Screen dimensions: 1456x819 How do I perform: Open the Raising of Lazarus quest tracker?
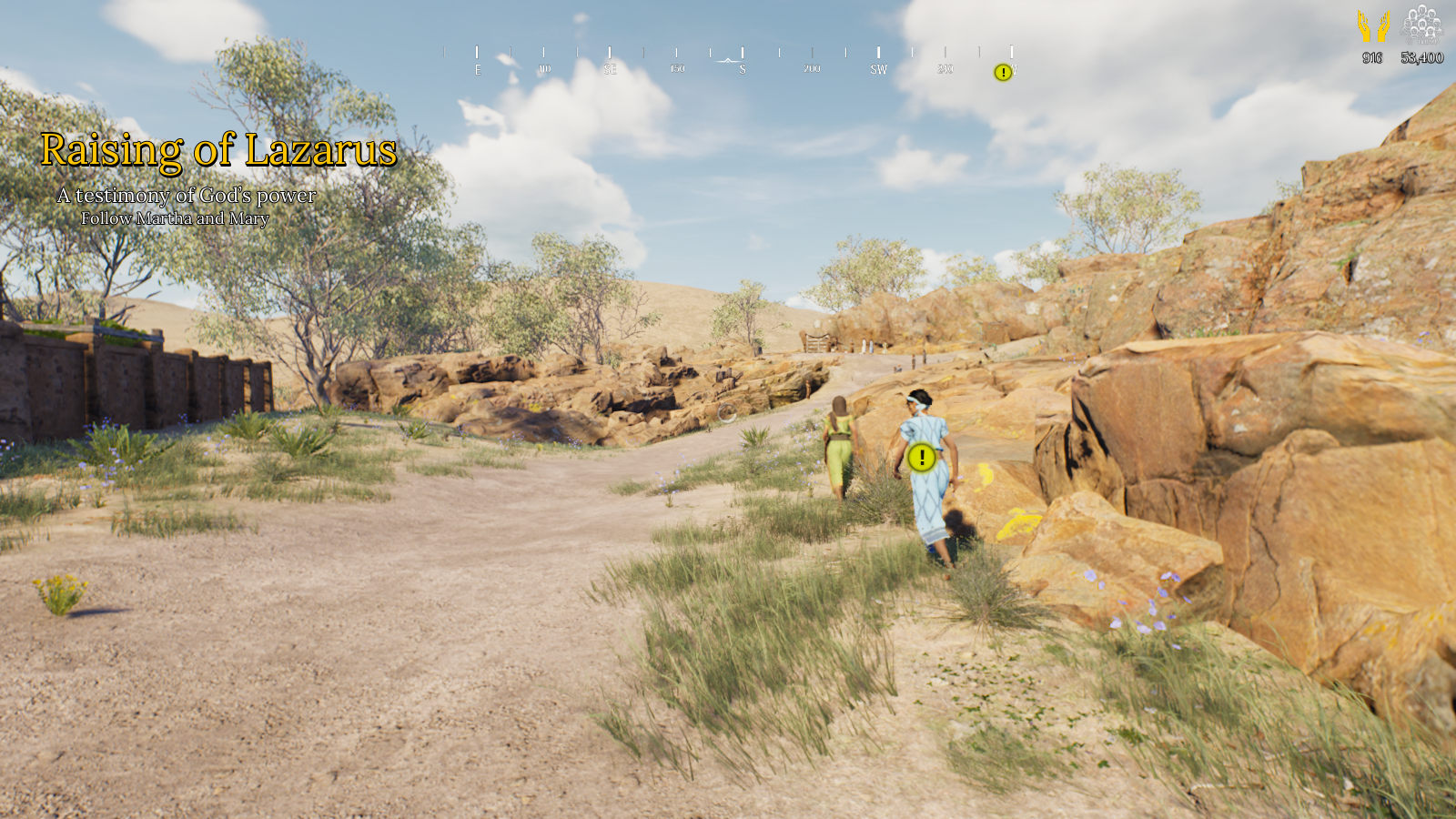(218, 150)
